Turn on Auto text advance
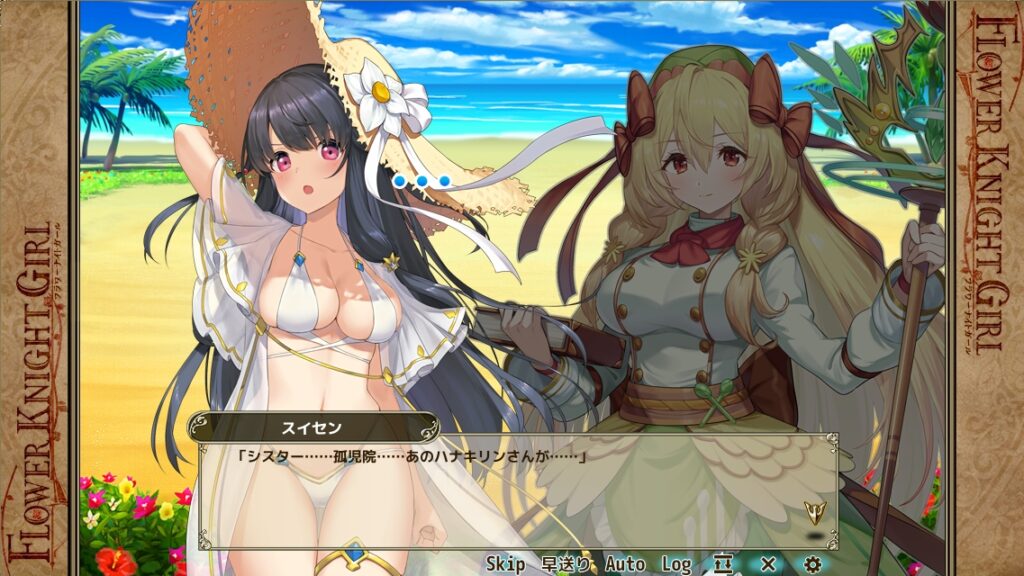 625,565
